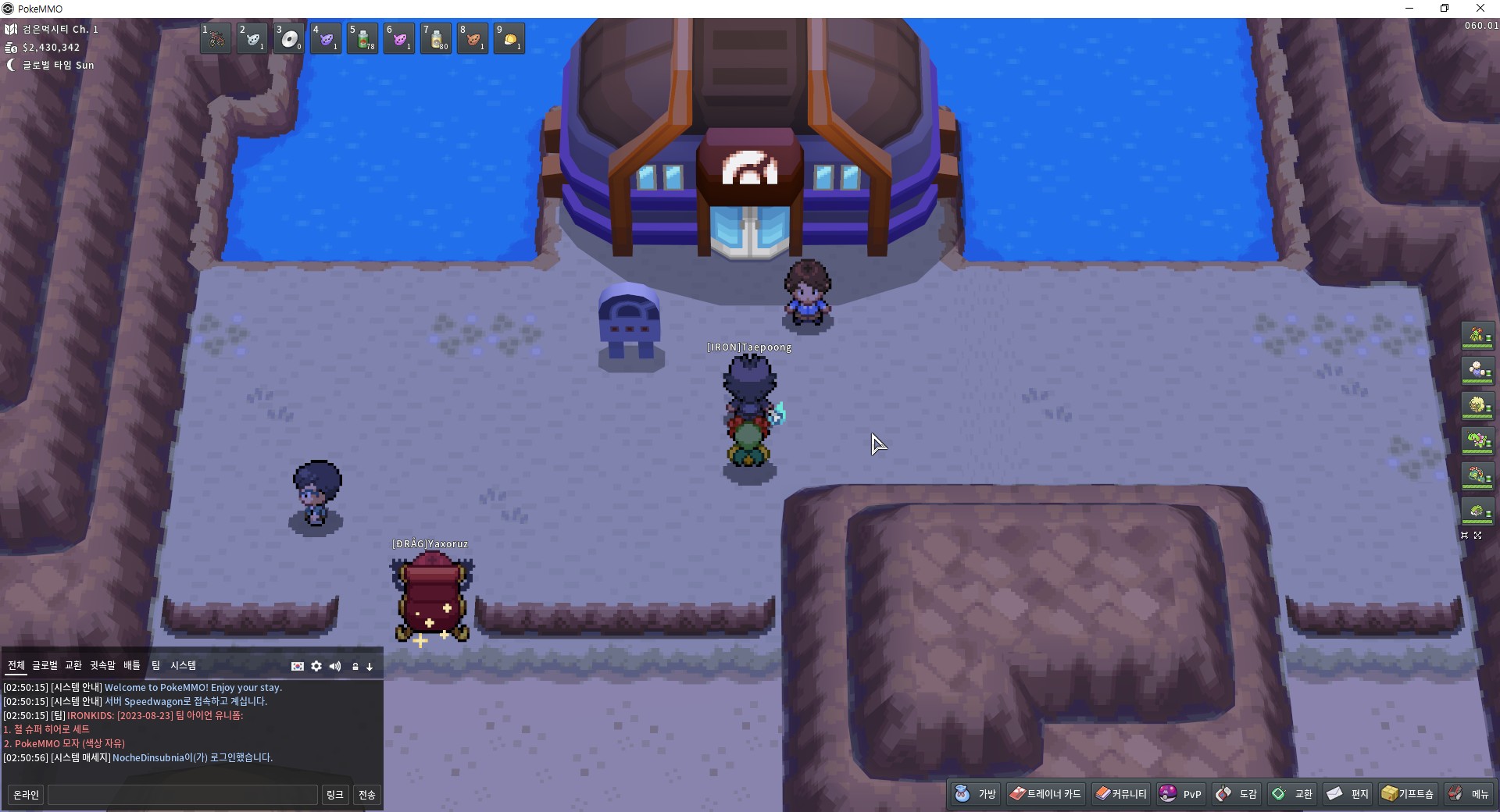Send the chat message with 전송

coord(367,795)
